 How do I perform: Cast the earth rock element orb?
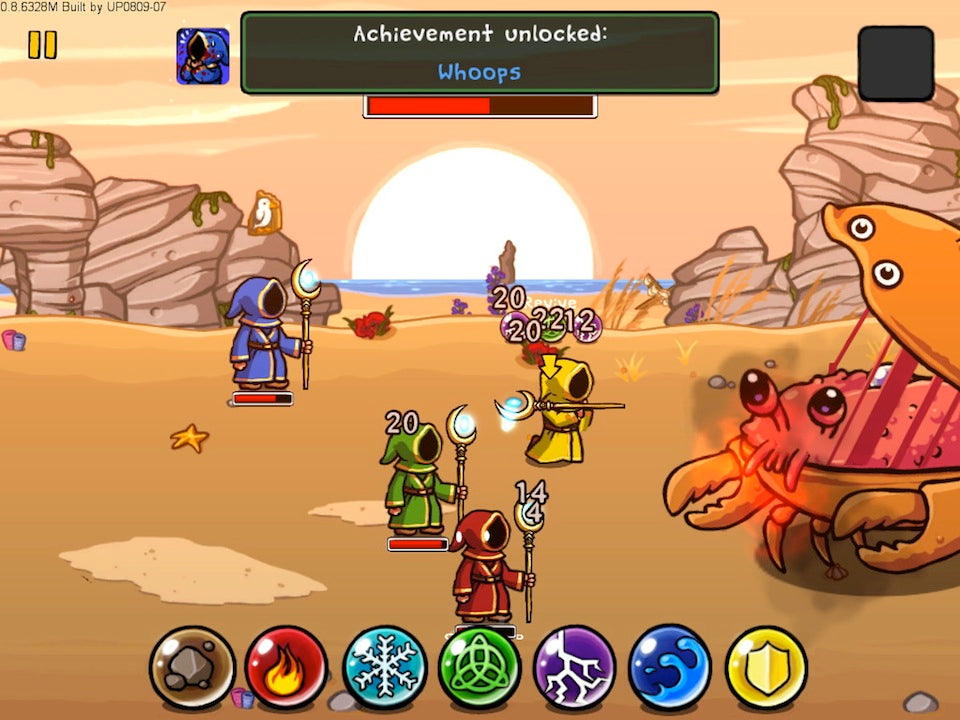(x=192, y=667)
